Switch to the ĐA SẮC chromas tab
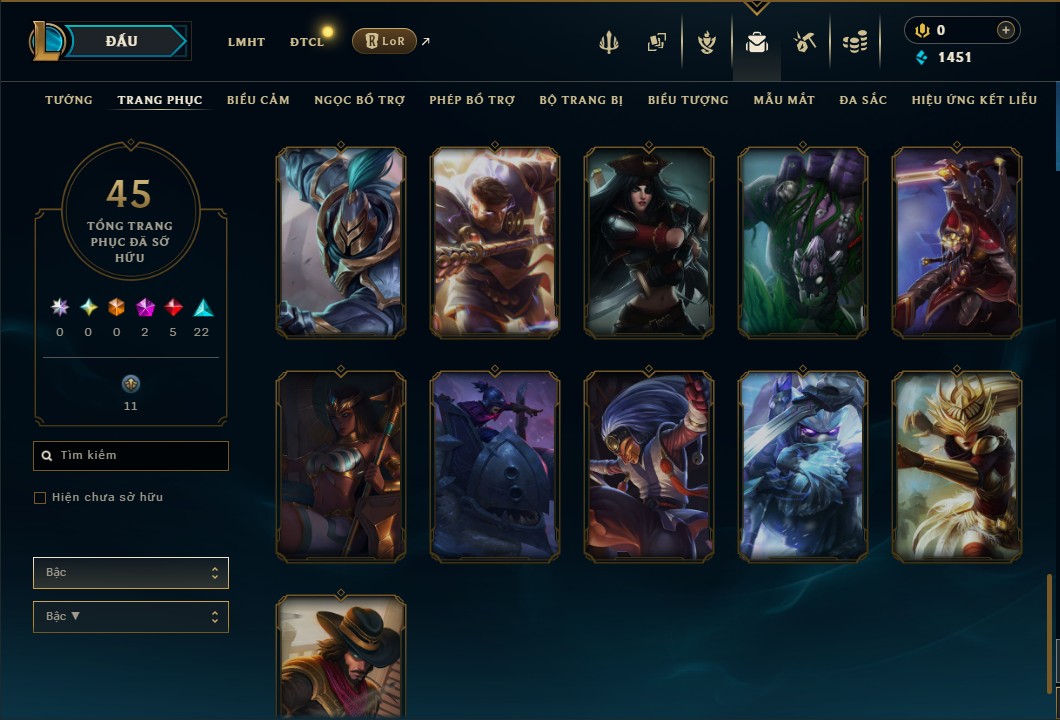The height and width of the screenshot is (720, 1060). point(863,100)
